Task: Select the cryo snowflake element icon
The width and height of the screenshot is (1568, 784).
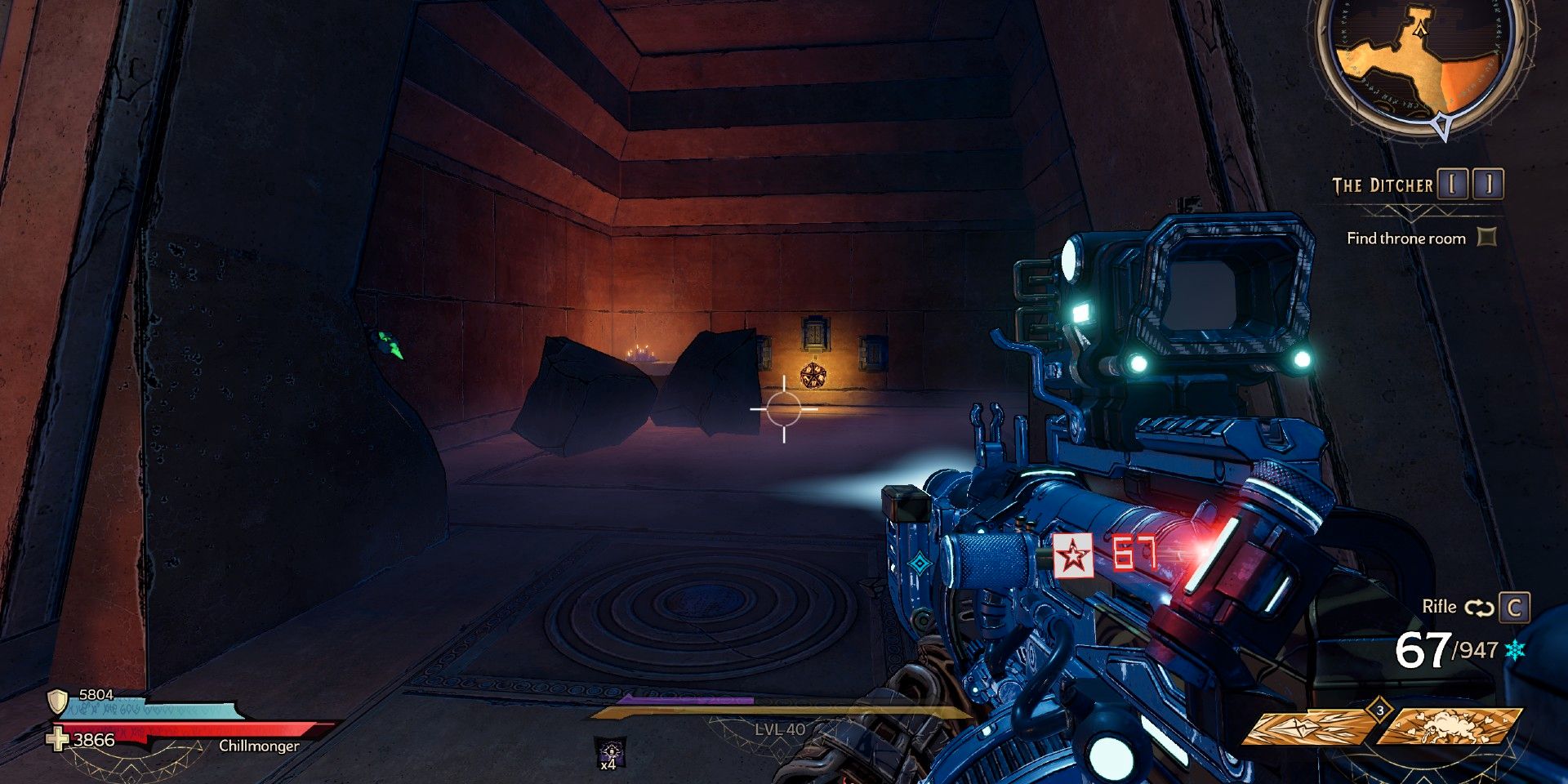Action: pyautogui.click(x=1516, y=650)
